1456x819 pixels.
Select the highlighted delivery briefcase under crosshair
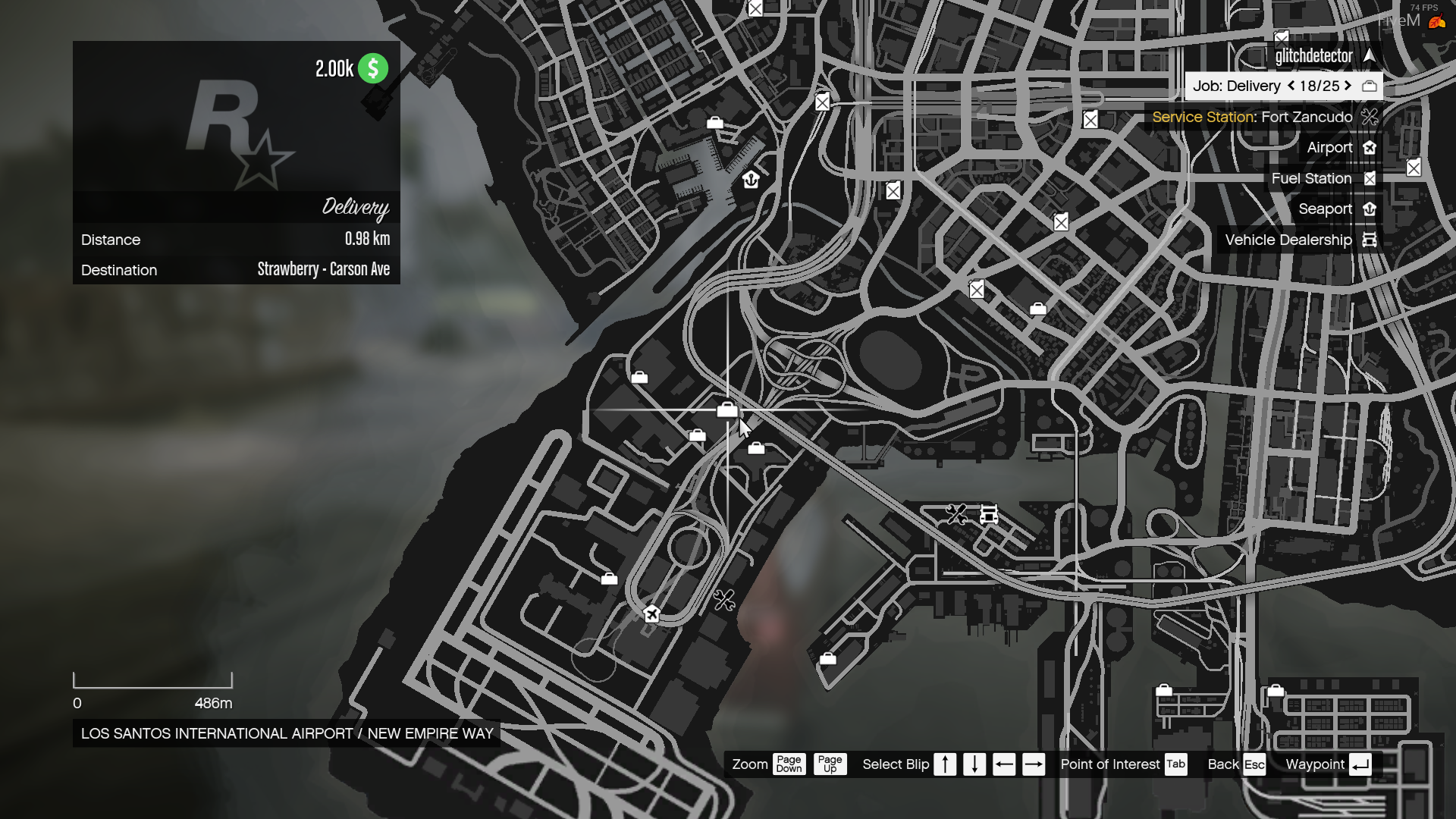coord(726,410)
